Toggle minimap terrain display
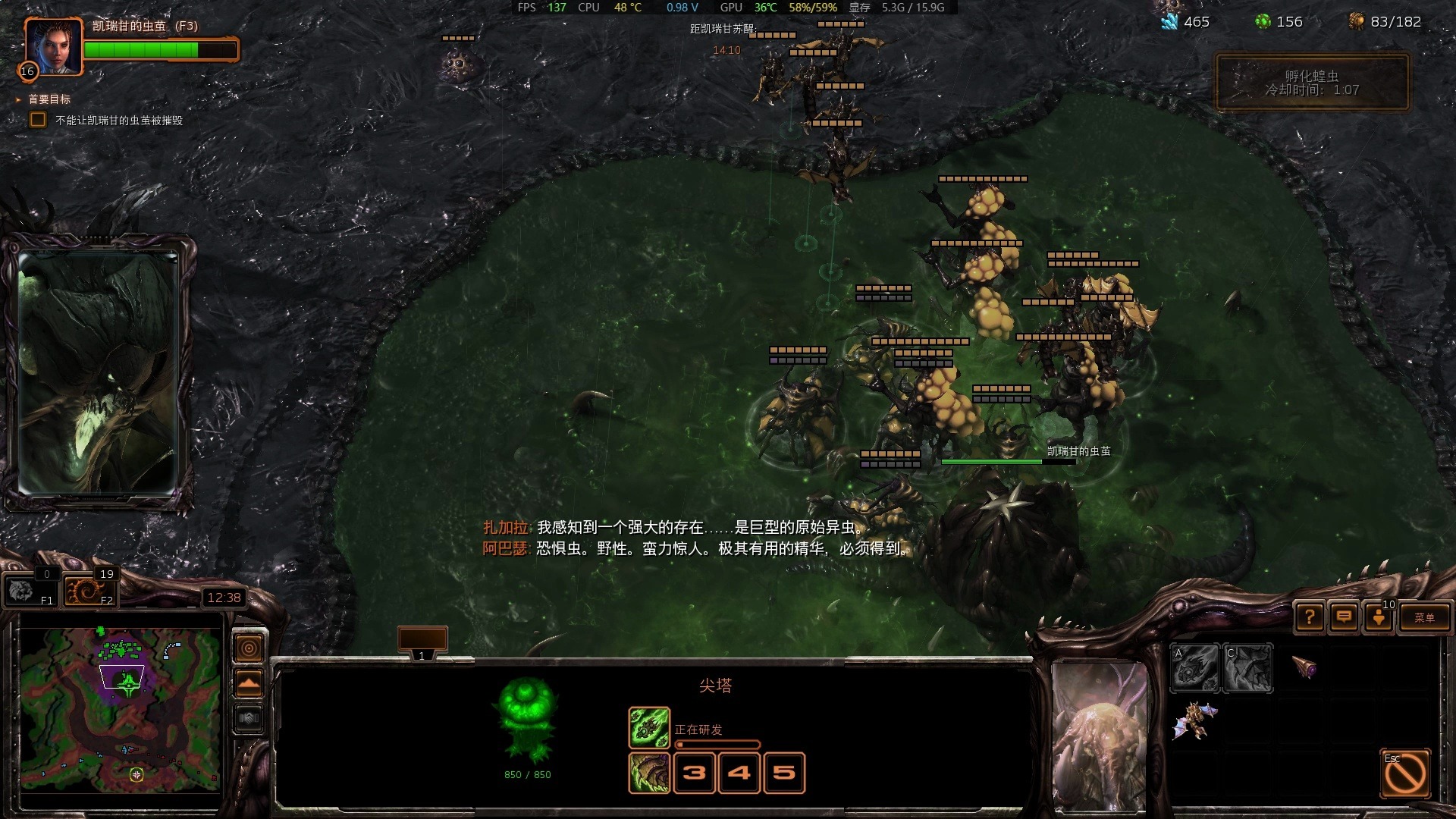The height and width of the screenshot is (819, 1456). click(x=249, y=684)
